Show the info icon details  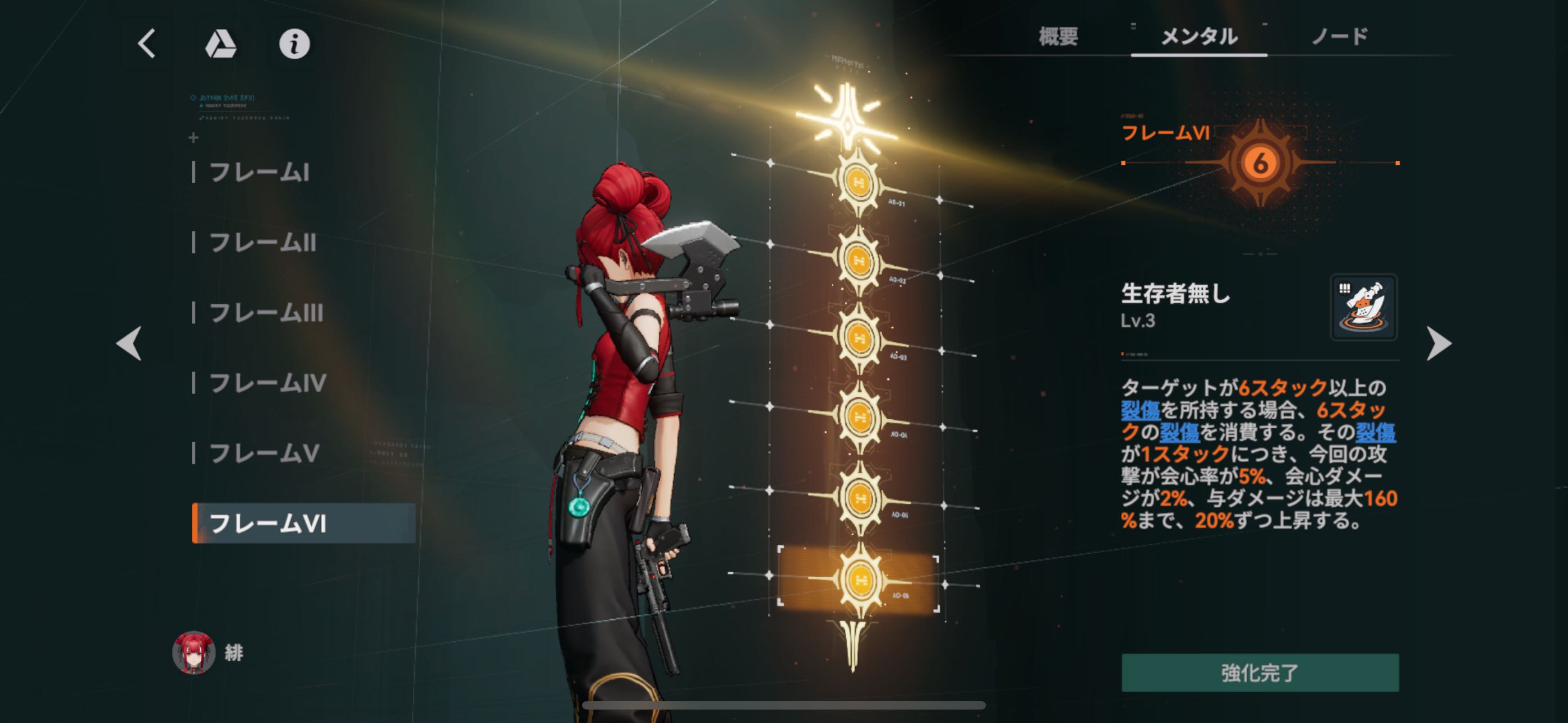click(294, 44)
